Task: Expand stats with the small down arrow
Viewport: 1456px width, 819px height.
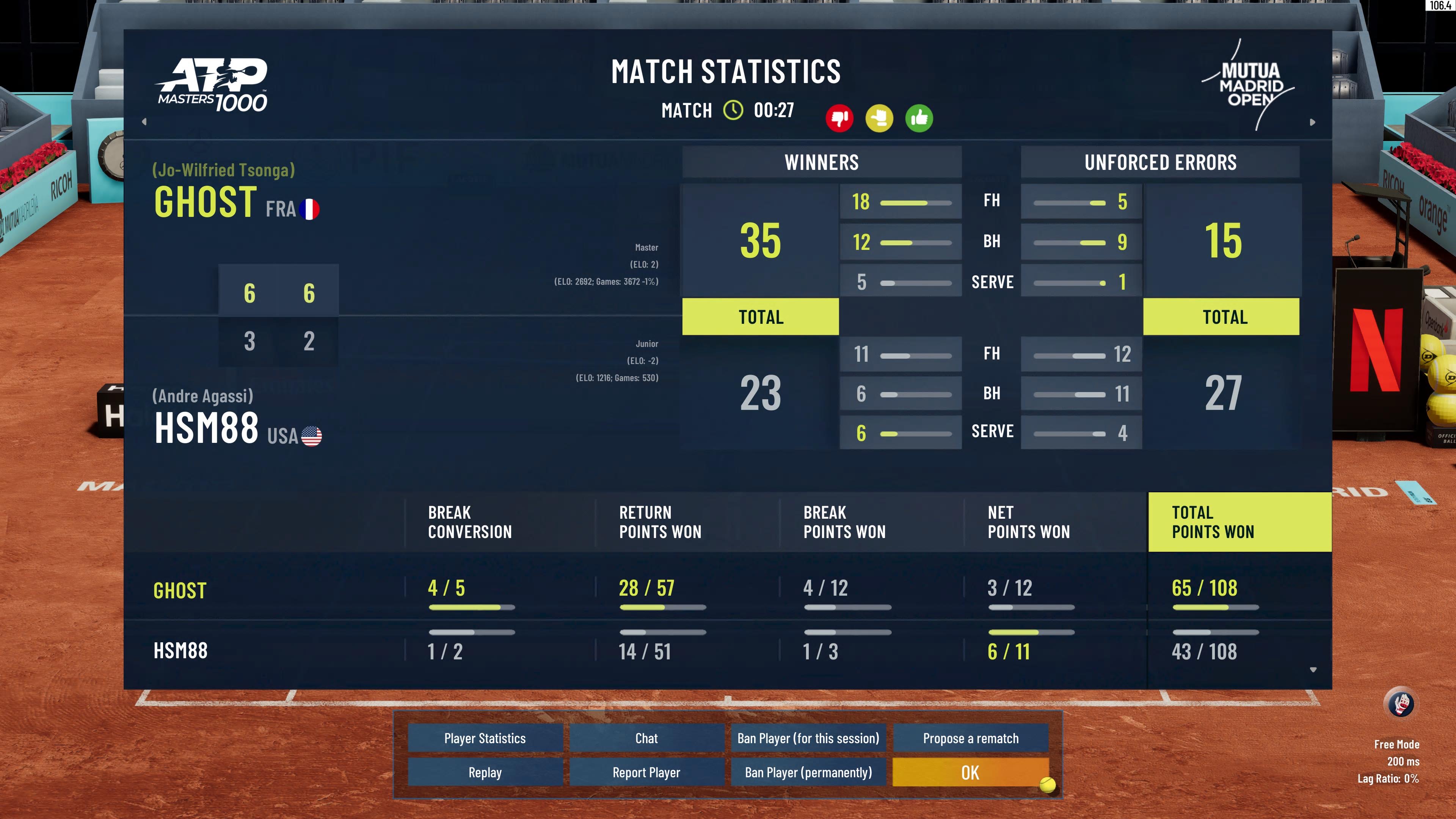Action: [1313, 670]
